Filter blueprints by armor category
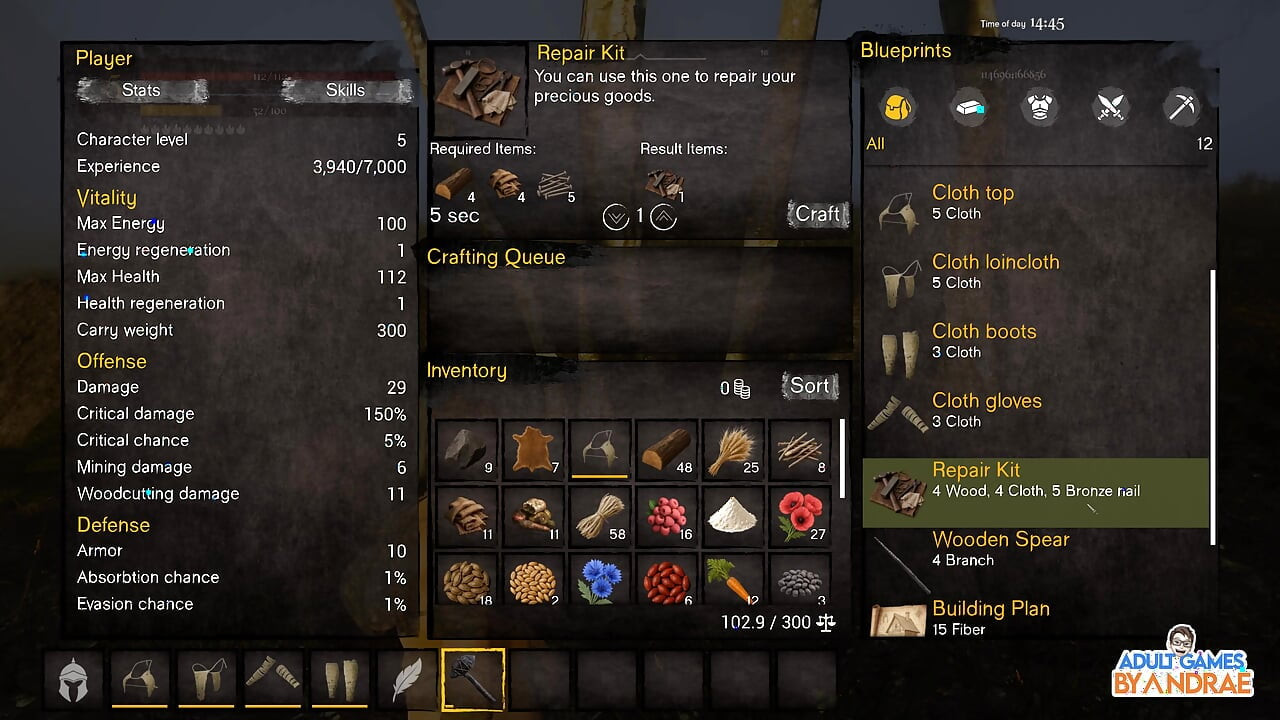The width and height of the screenshot is (1280, 720). pyautogui.click(x=1040, y=107)
